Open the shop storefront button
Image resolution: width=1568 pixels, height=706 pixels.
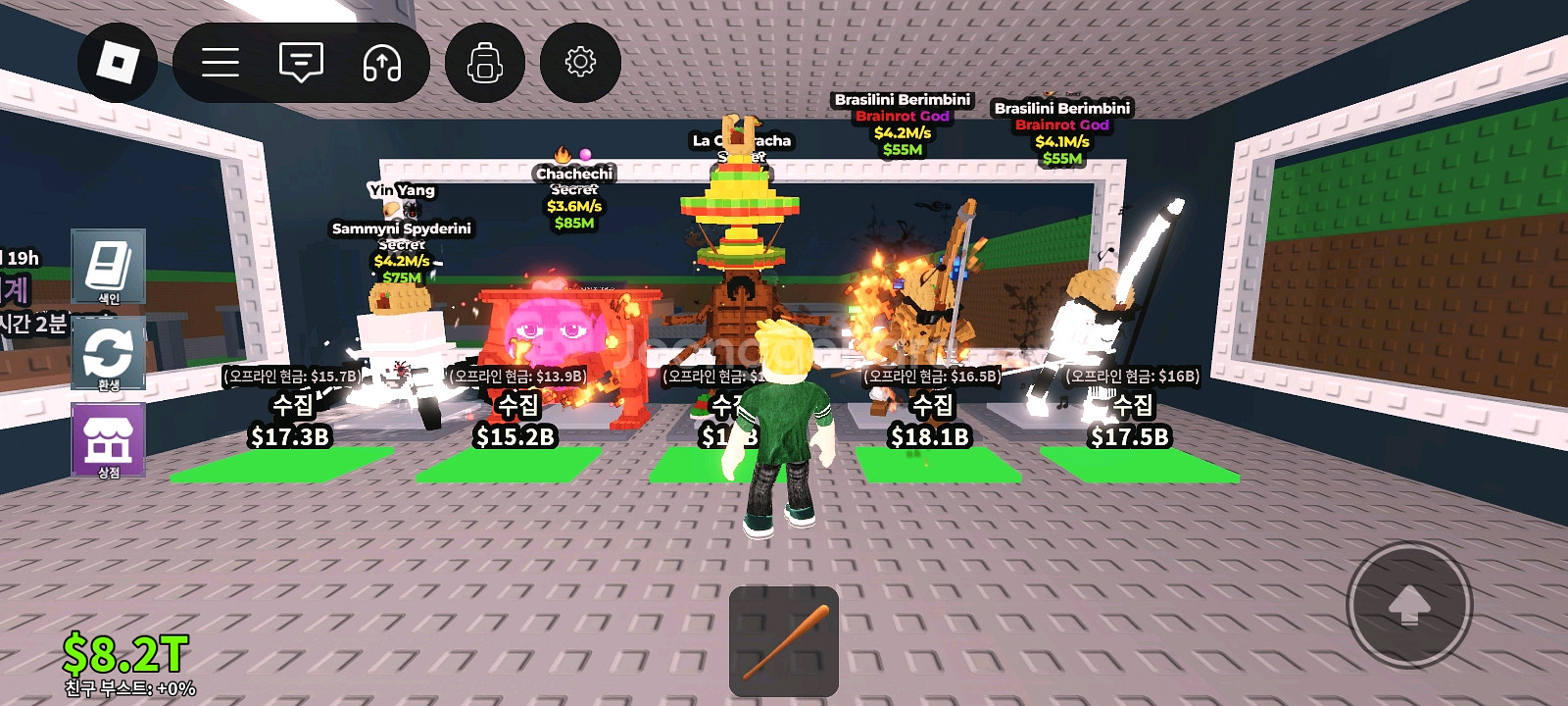pos(108,440)
